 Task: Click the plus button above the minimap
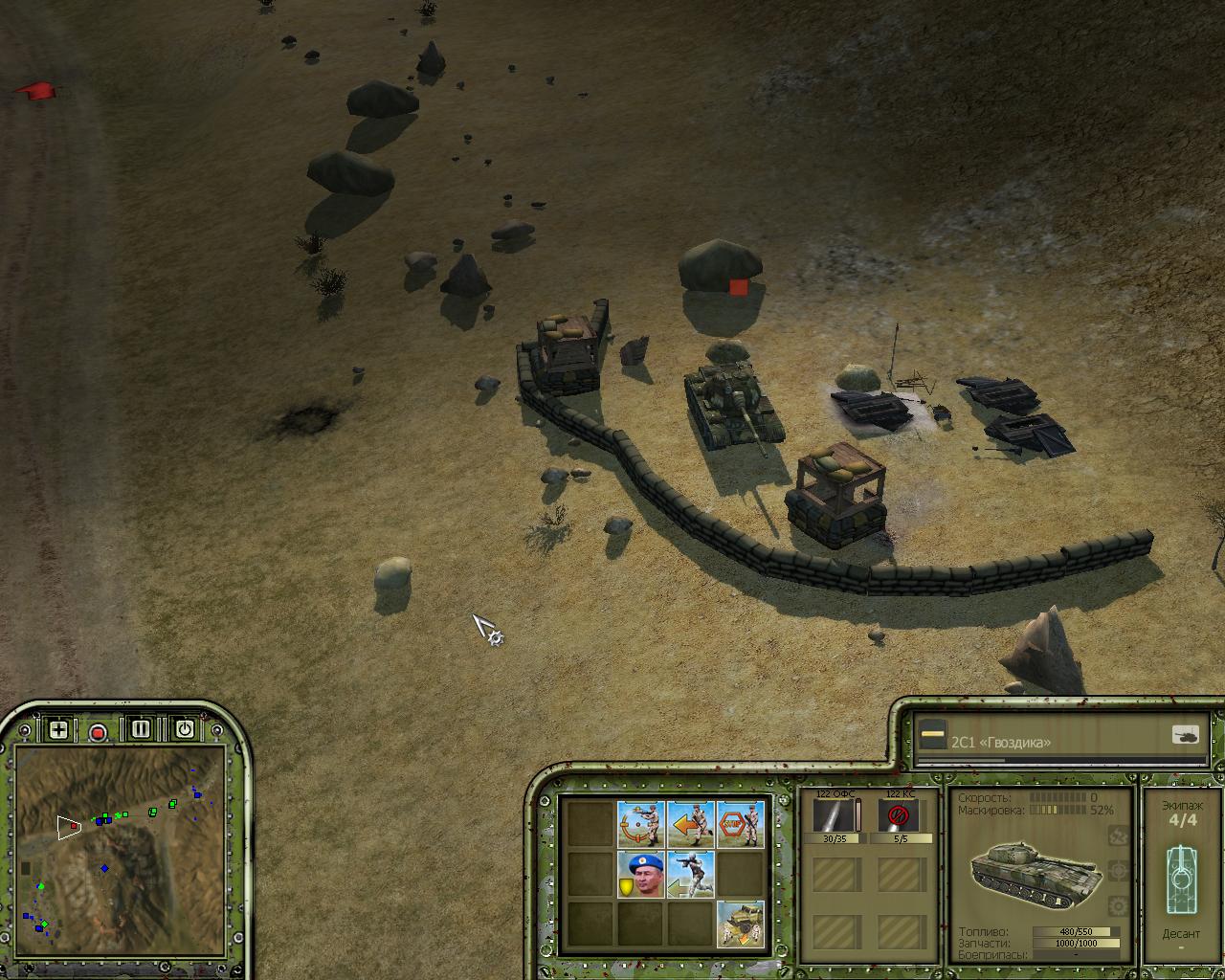(x=58, y=730)
